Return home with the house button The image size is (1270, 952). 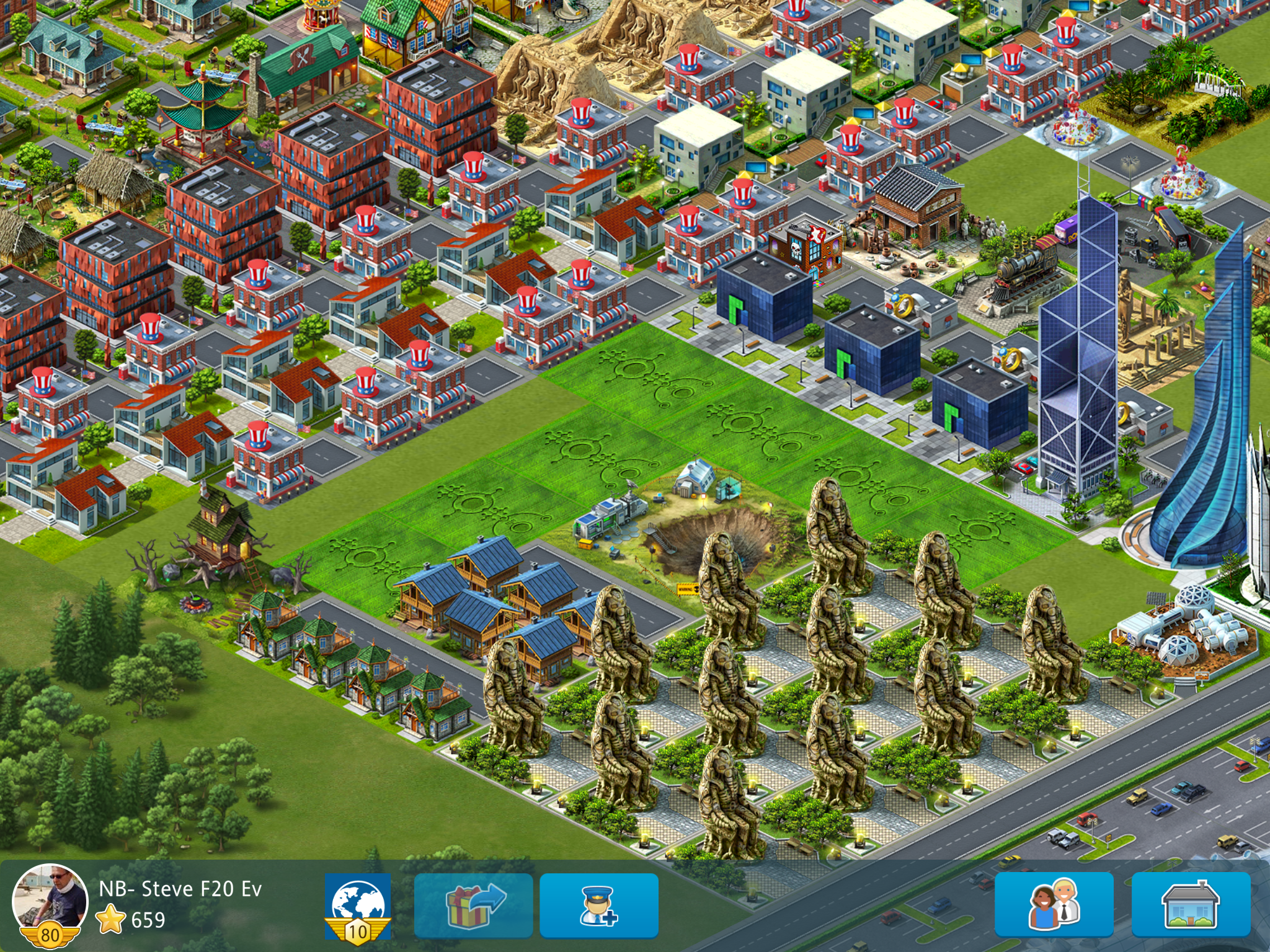(x=1191, y=905)
